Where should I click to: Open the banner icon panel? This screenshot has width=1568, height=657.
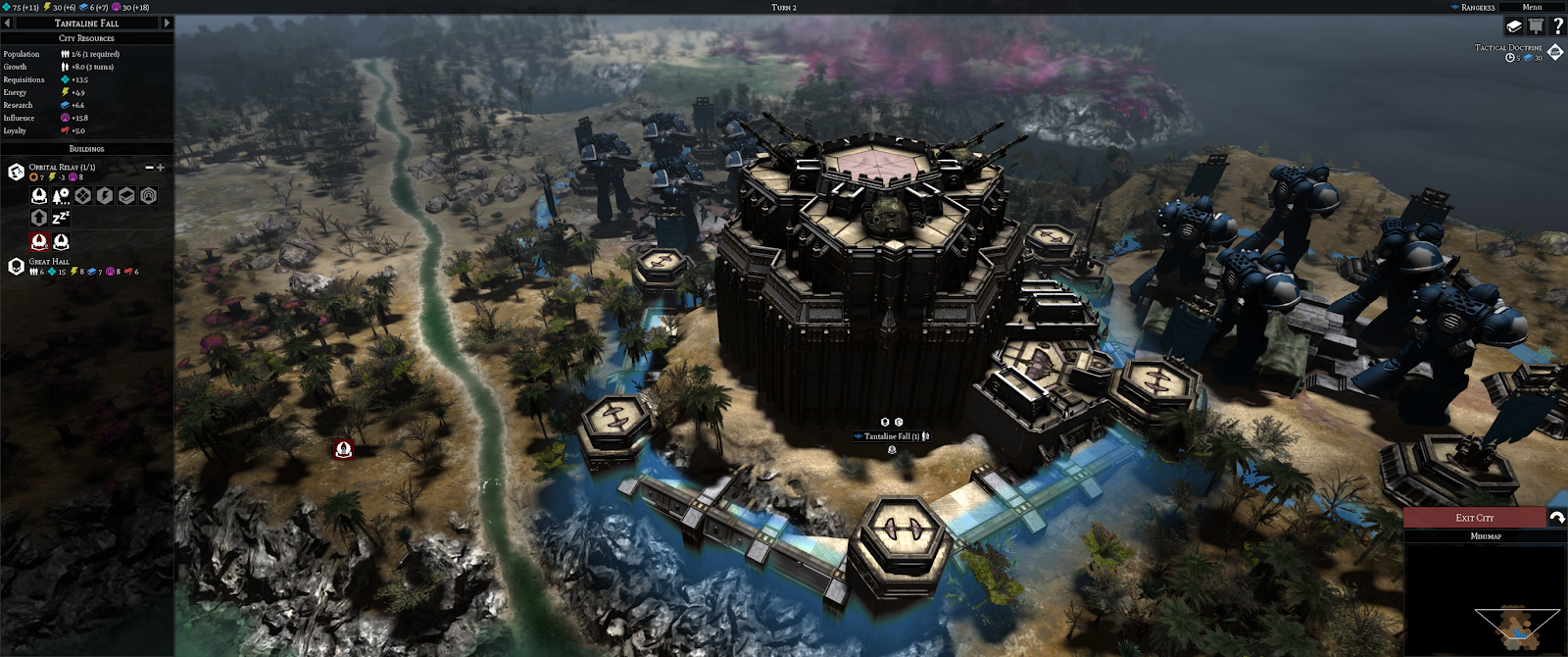1536,26
